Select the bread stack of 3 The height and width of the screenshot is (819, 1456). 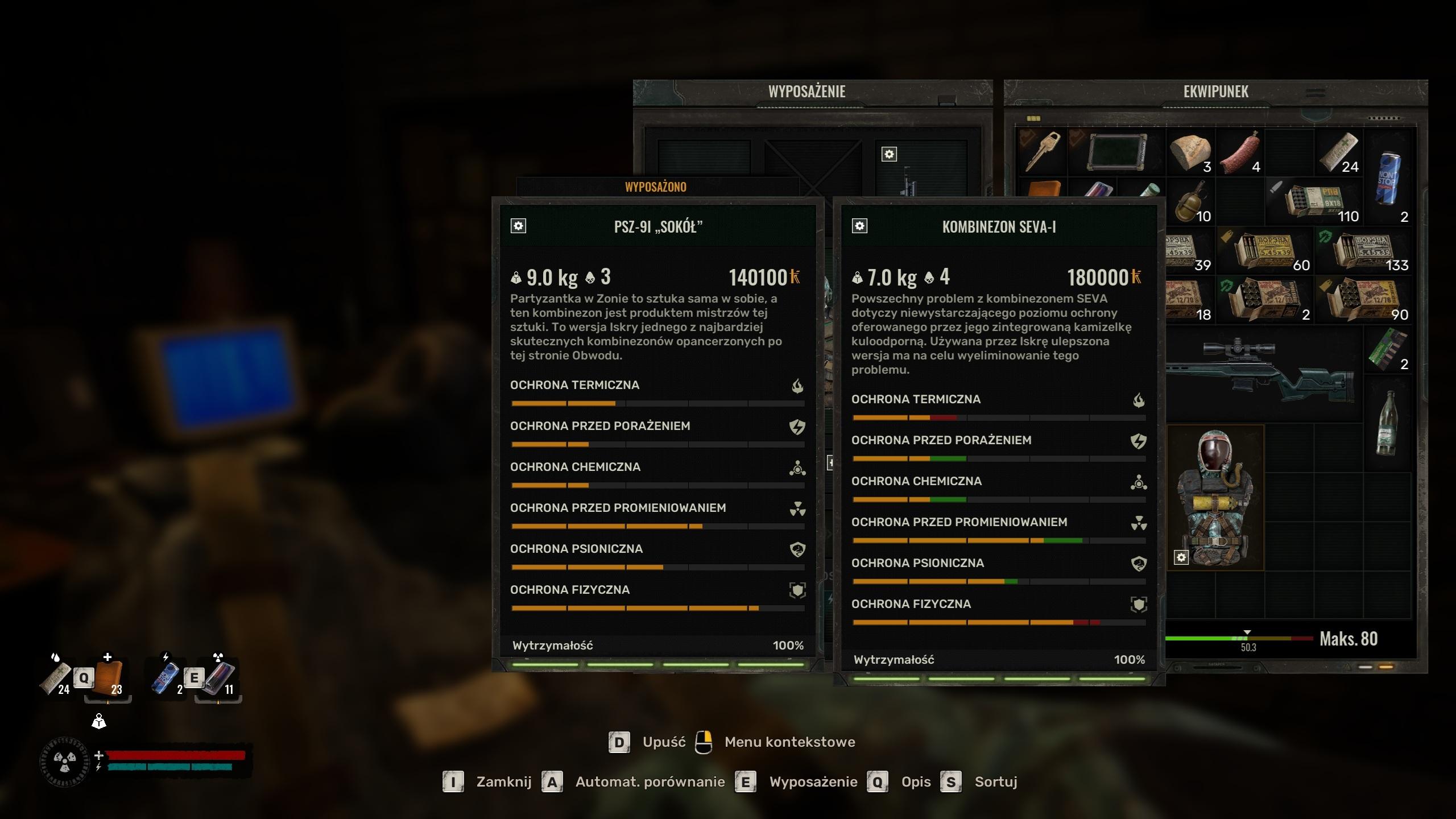point(1190,152)
